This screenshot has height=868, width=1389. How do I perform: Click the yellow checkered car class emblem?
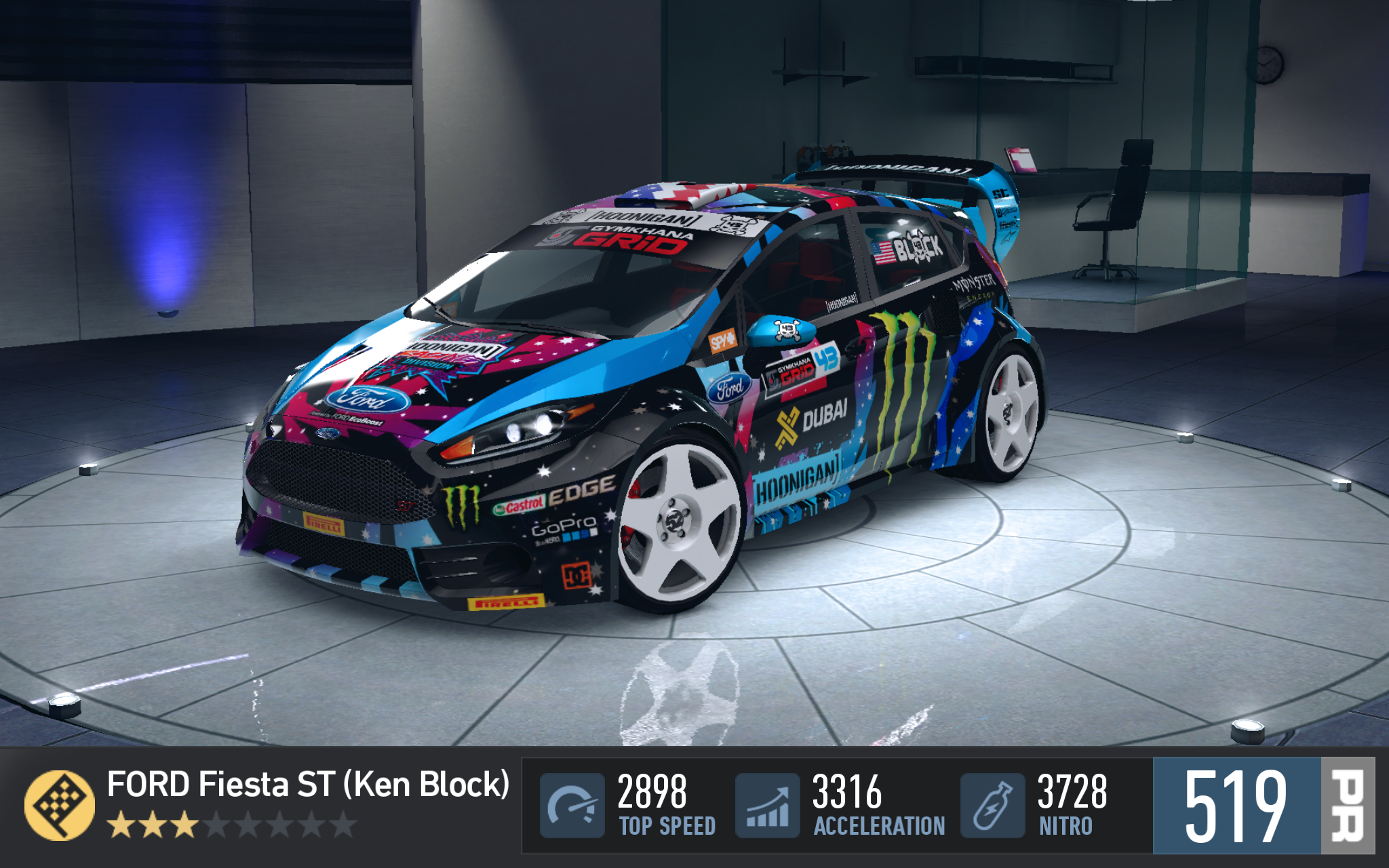pyautogui.click(x=60, y=805)
